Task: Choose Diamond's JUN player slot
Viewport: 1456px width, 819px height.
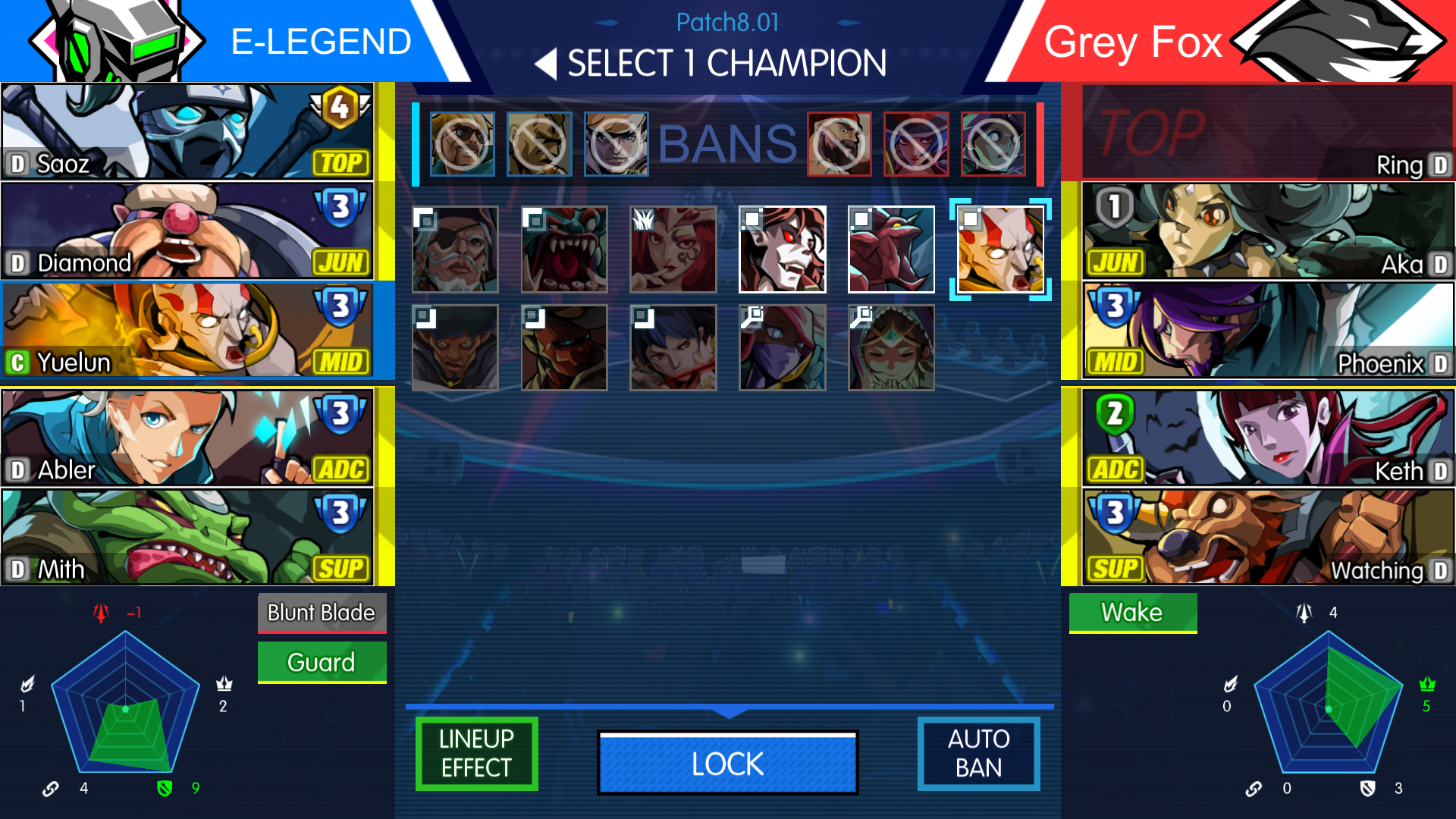Action: [x=187, y=231]
